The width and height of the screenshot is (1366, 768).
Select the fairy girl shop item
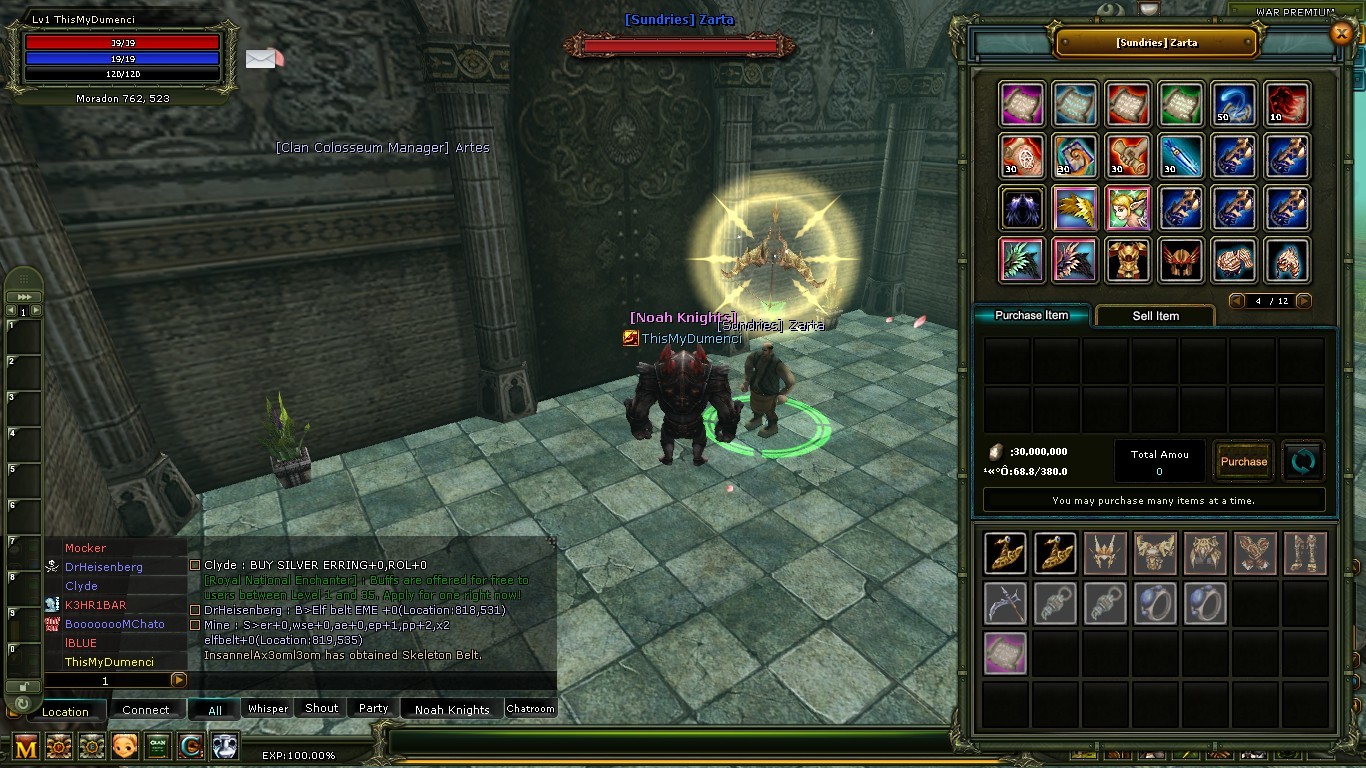point(1128,208)
